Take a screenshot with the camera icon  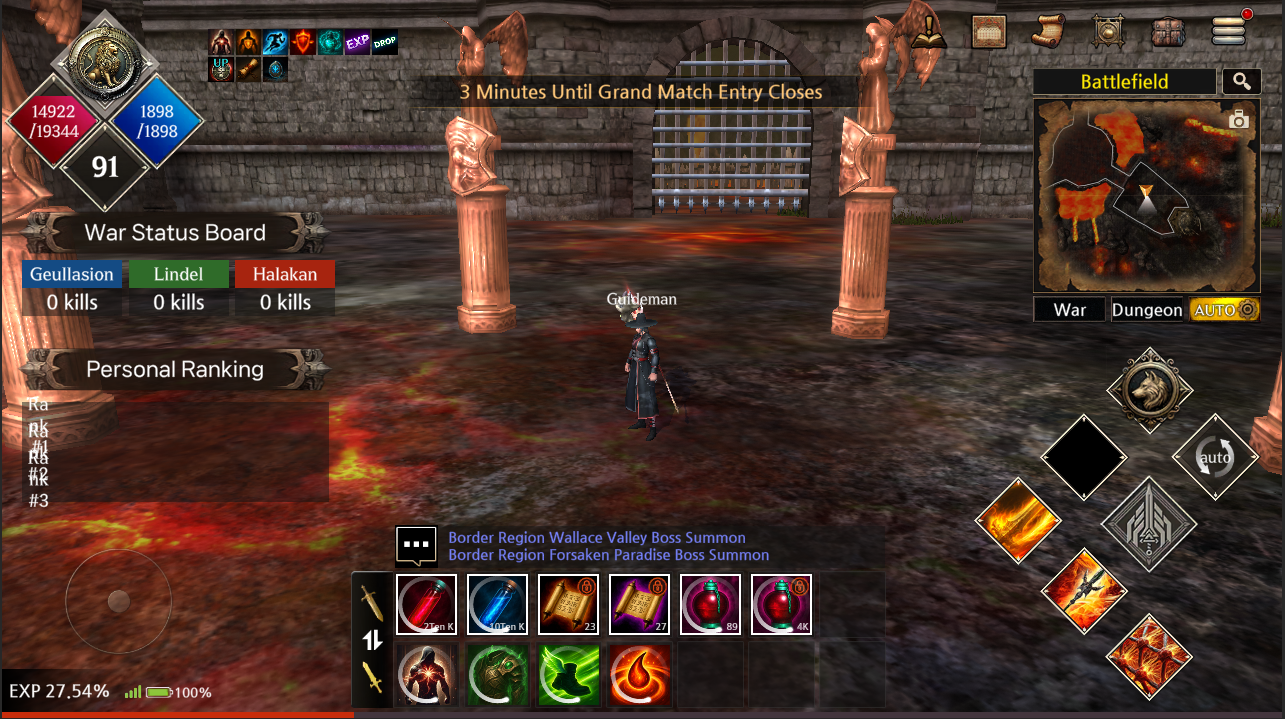(x=1239, y=120)
